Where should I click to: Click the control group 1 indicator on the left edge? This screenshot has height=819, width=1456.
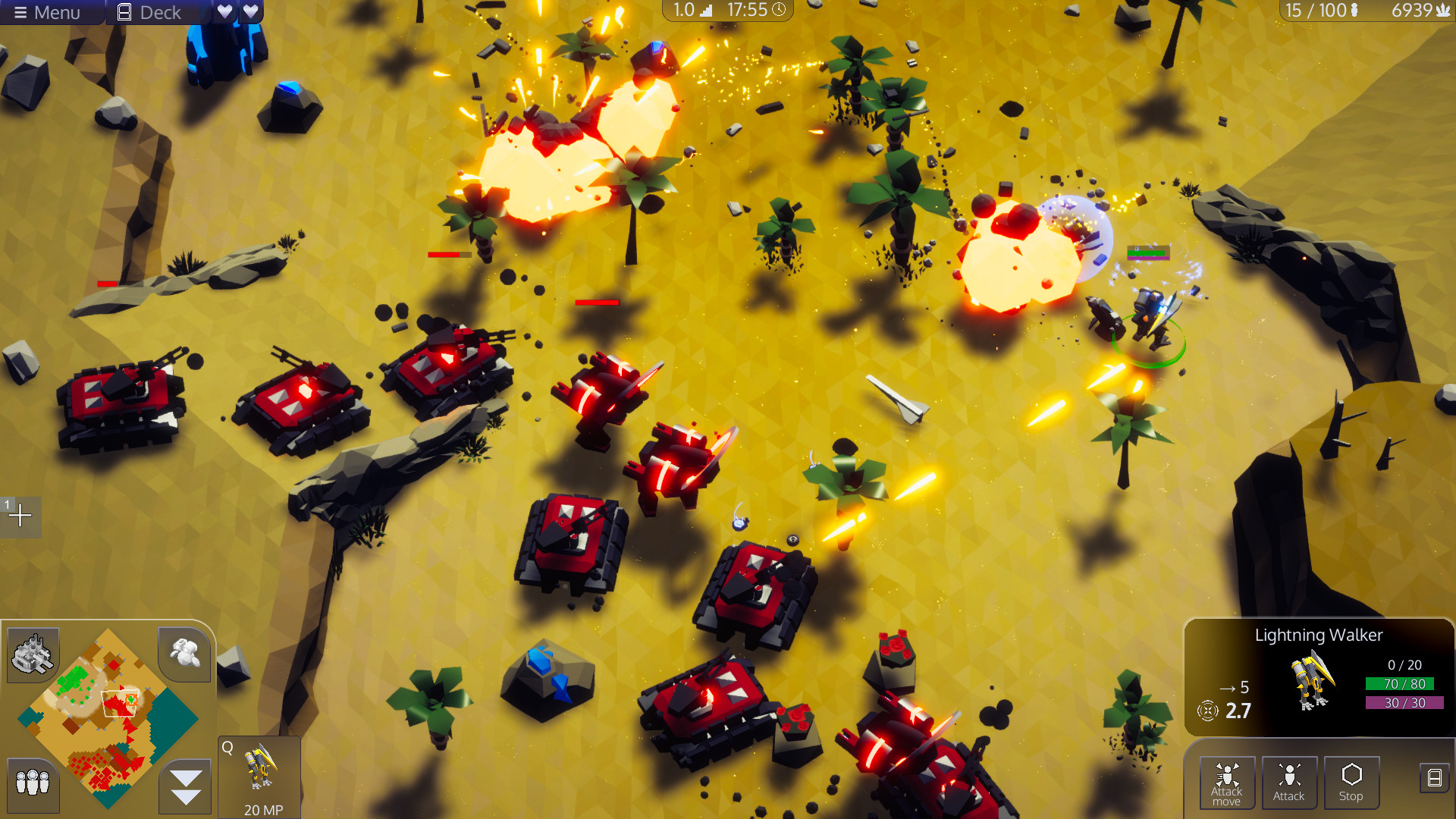click(19, 516)
